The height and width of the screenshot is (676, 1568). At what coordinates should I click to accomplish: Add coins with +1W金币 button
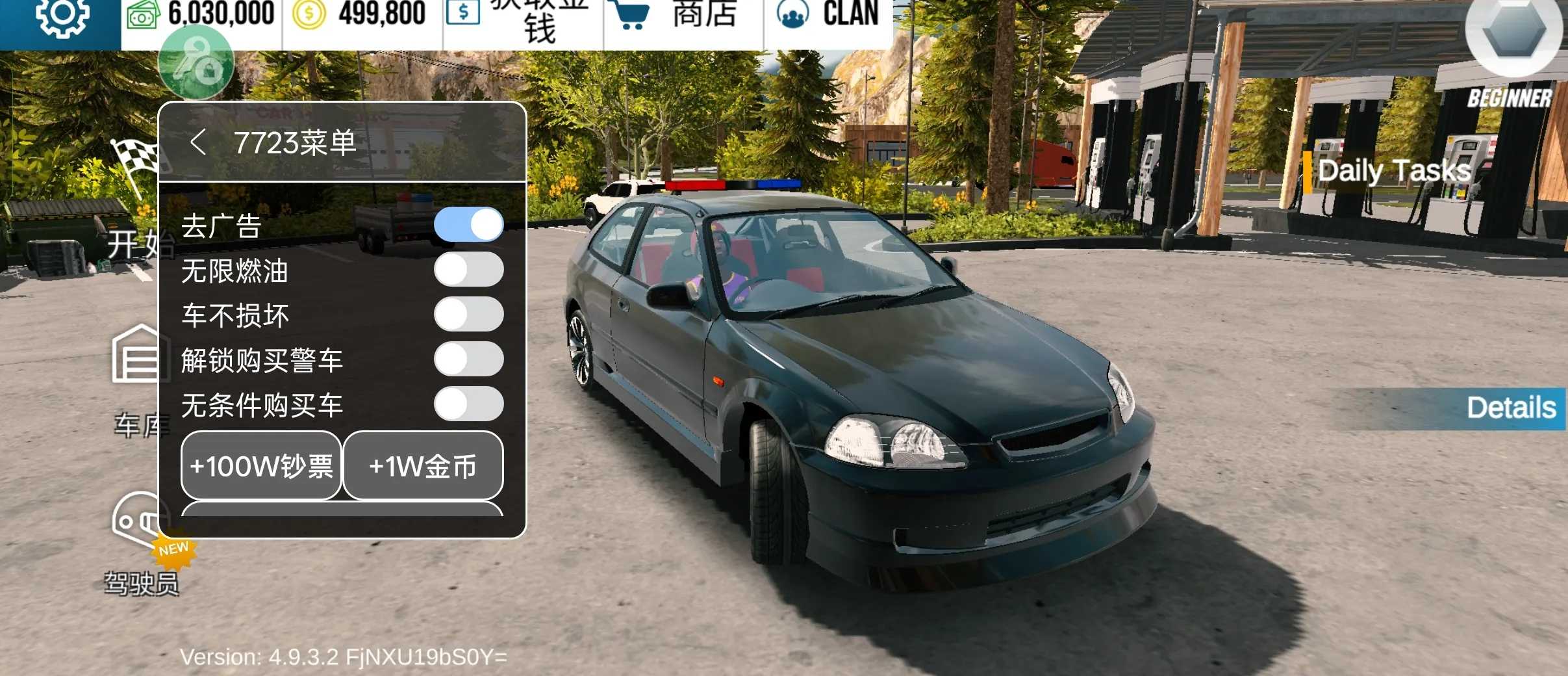pos(423,466)
